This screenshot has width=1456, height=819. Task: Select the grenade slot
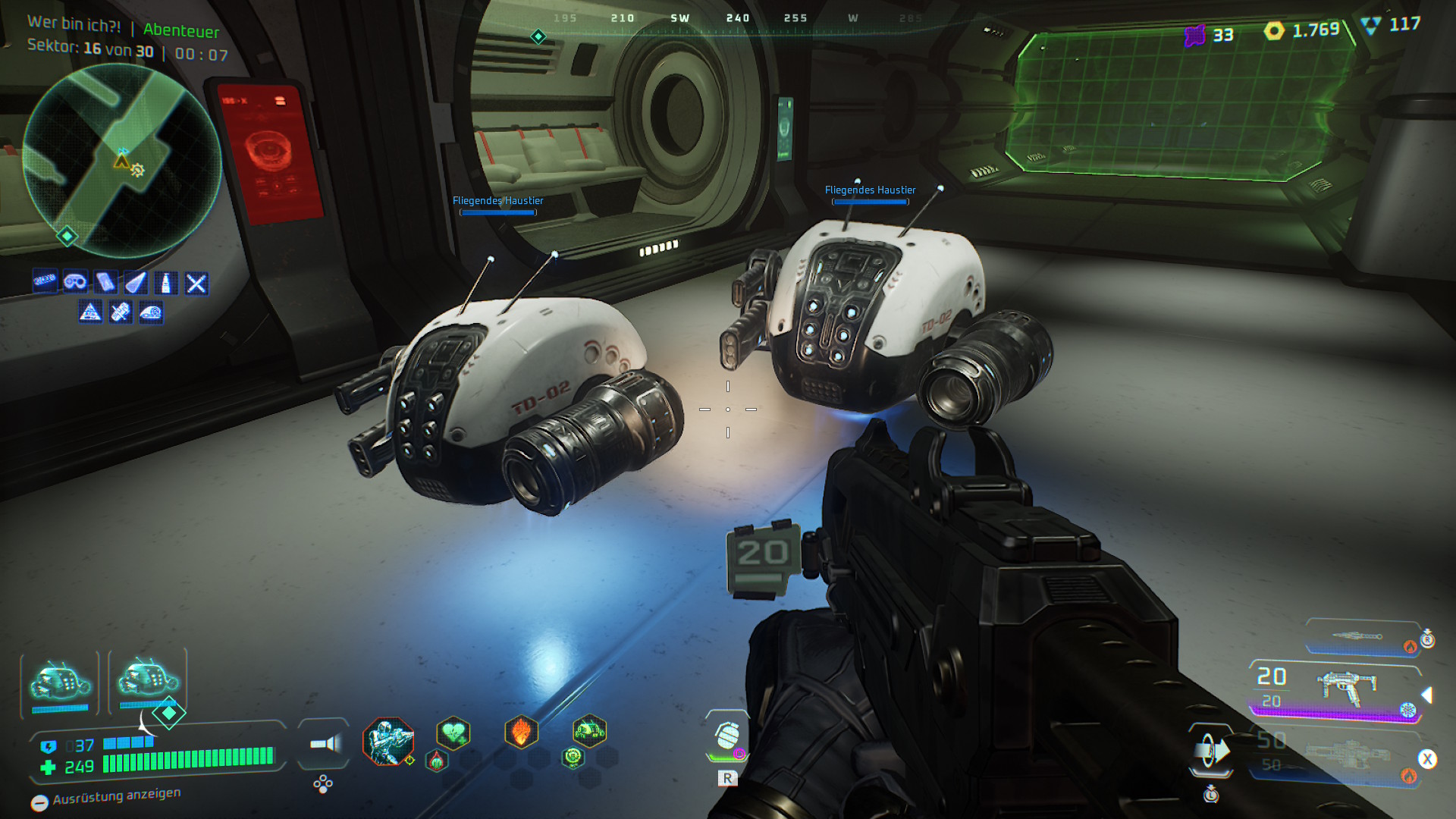727,735
